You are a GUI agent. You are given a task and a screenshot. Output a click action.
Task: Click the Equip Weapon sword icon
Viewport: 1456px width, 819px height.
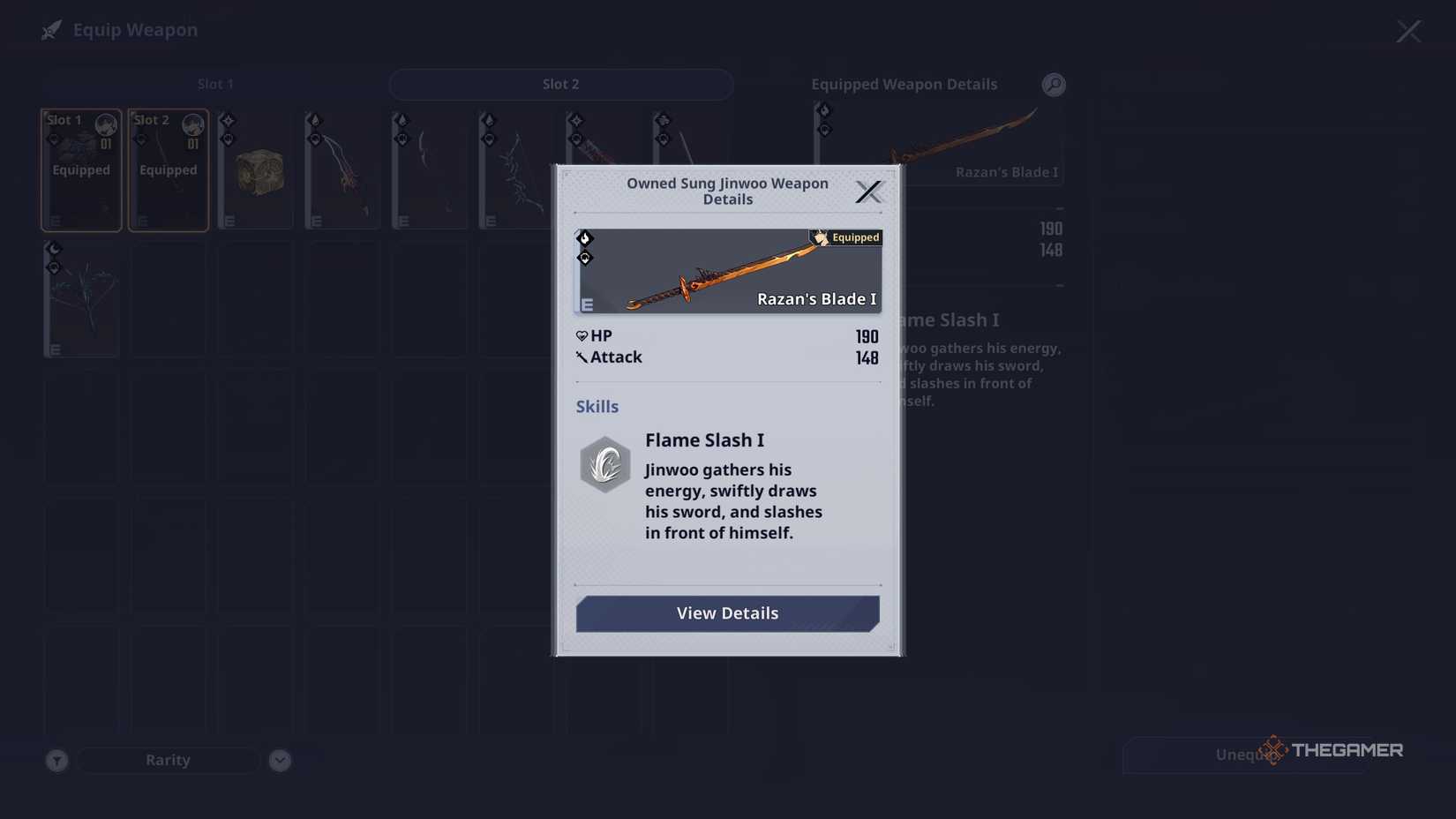pos(50,29)
